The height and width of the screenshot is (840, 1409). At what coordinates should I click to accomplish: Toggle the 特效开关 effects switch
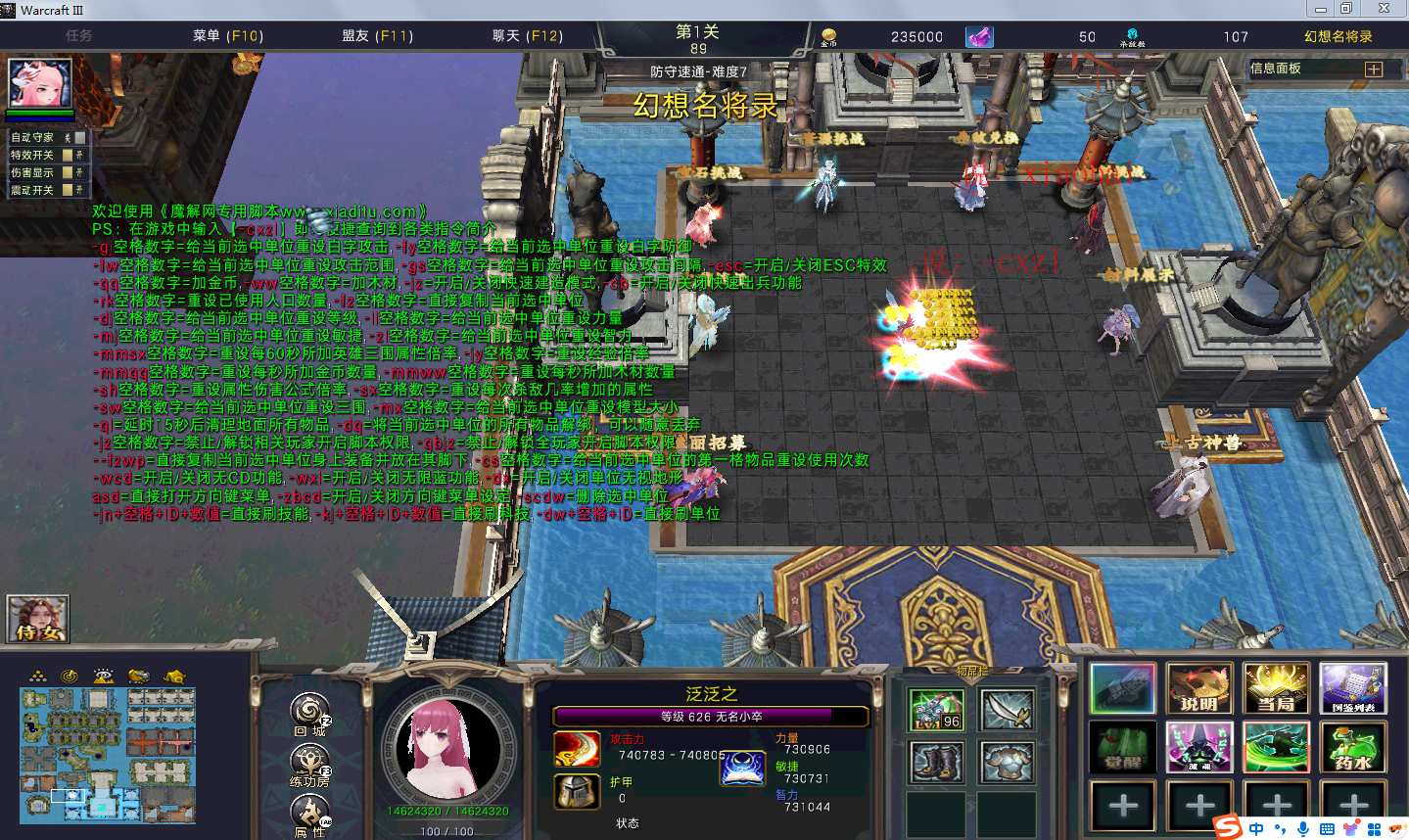tap(68, 155)
